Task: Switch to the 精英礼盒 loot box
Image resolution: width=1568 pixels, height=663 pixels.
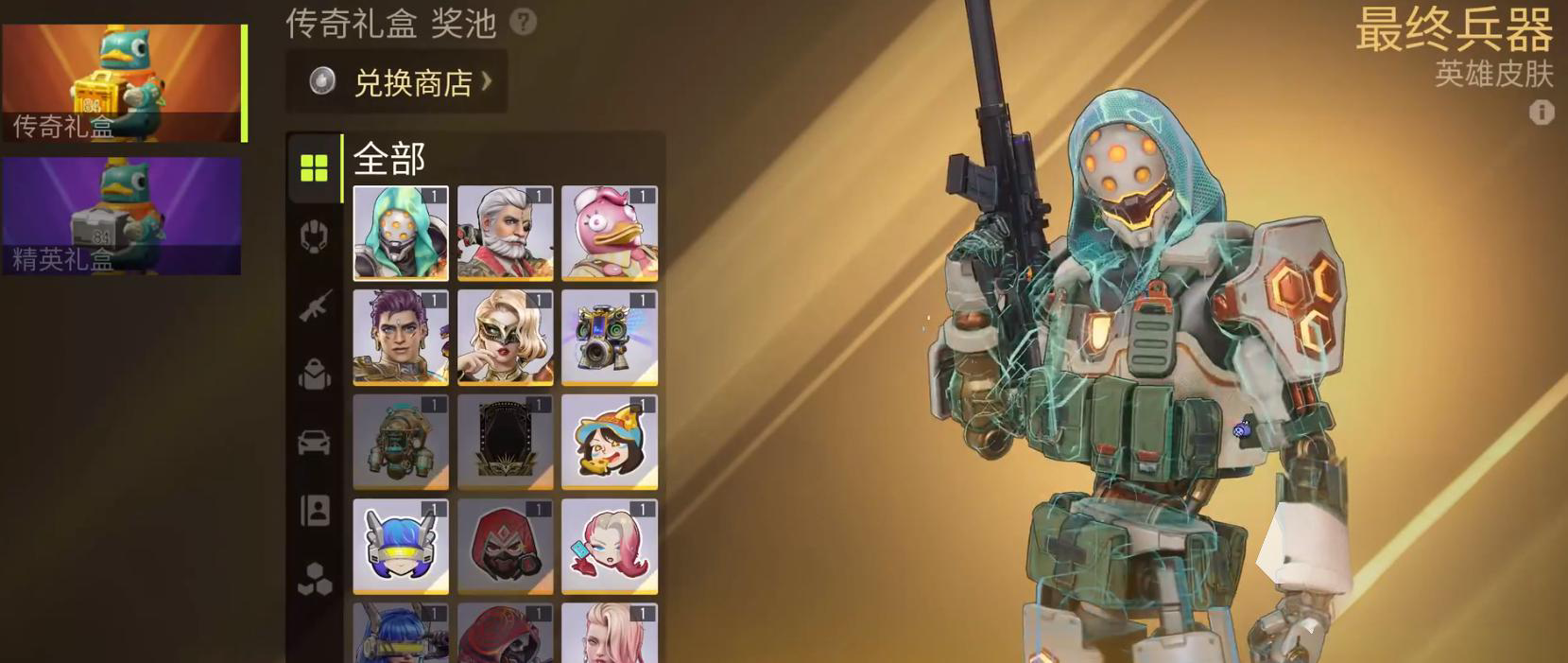Action: pos(122,216)
